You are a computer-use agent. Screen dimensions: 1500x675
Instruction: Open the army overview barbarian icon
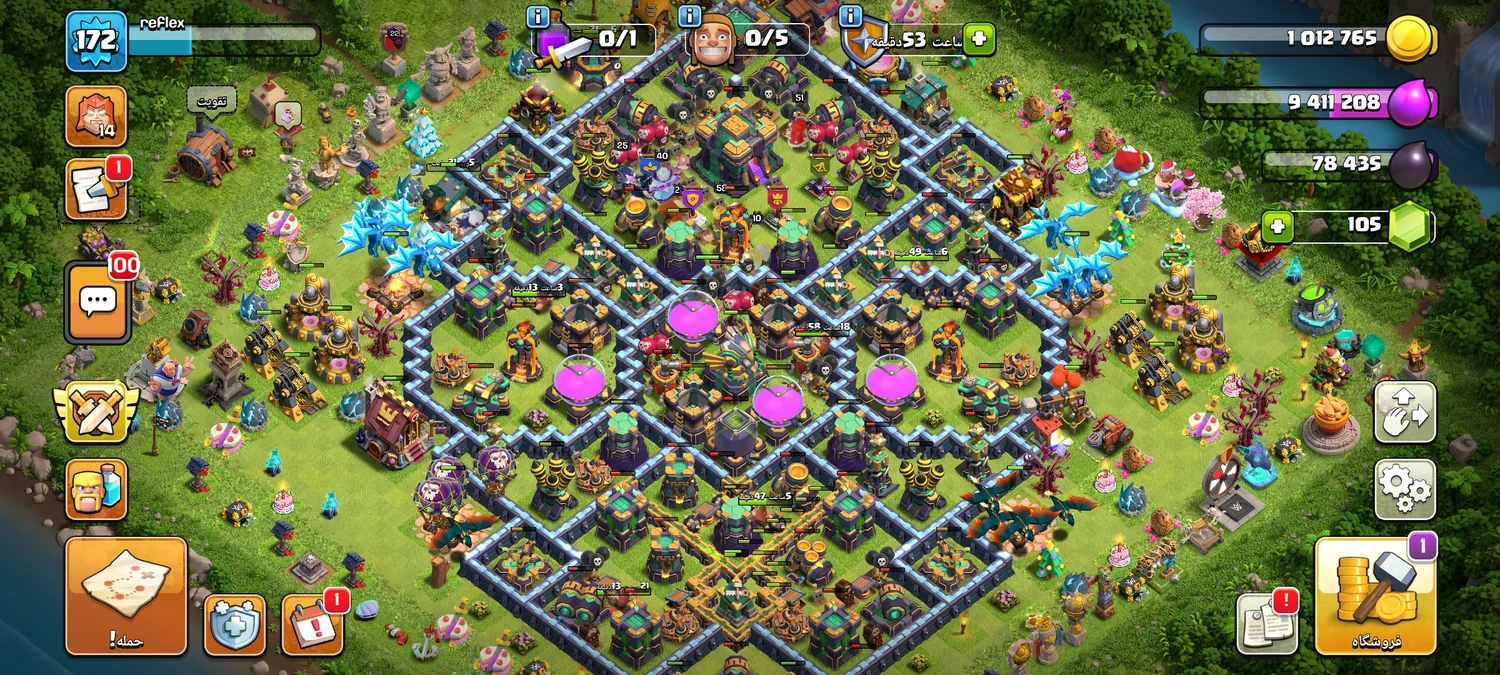[96, 489]
